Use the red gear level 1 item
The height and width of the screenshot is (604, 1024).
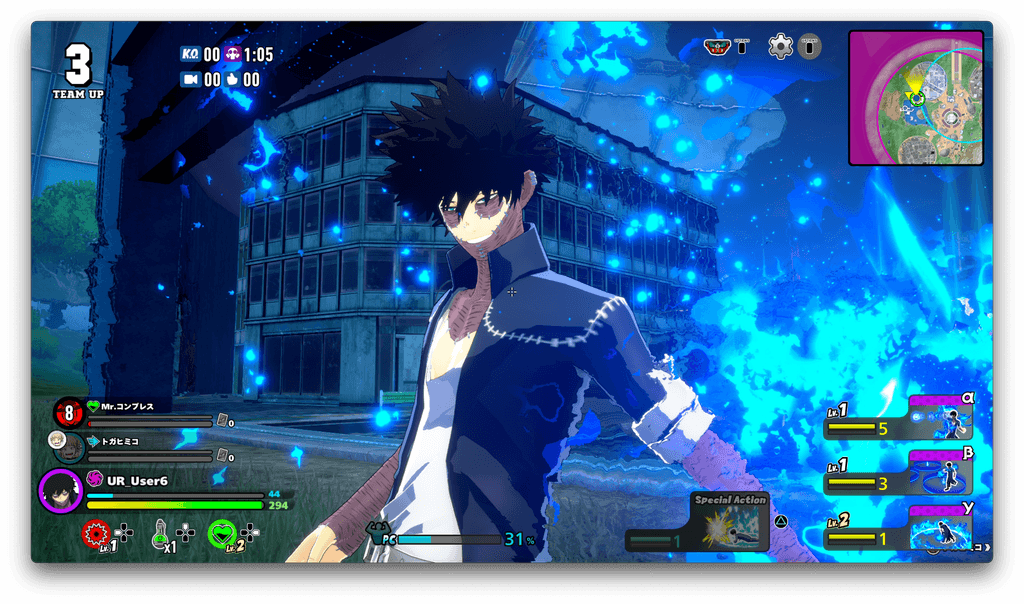[95, 535]
